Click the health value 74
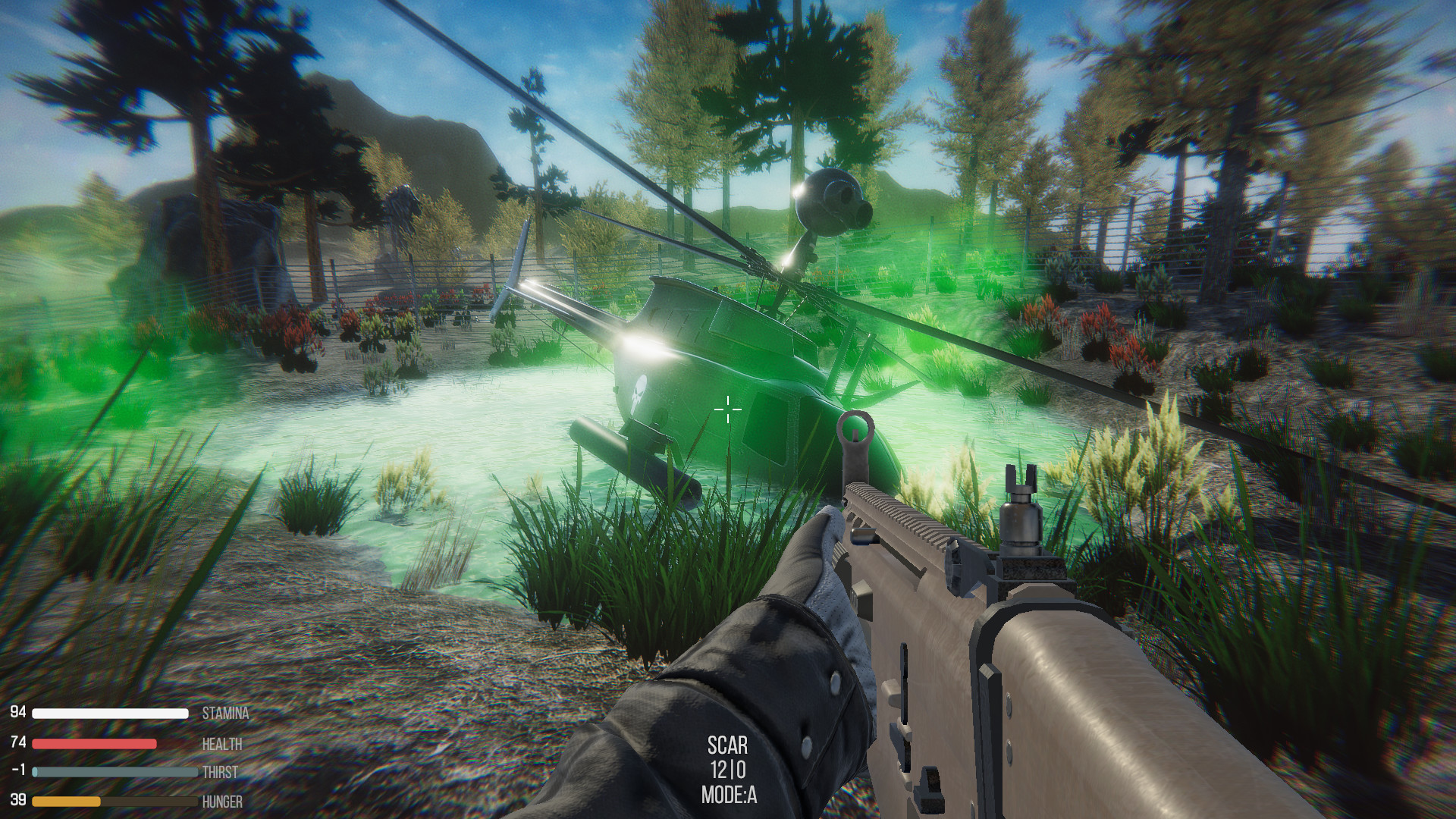The width and height of the screenshot is (1456, 819). [19, 742]
